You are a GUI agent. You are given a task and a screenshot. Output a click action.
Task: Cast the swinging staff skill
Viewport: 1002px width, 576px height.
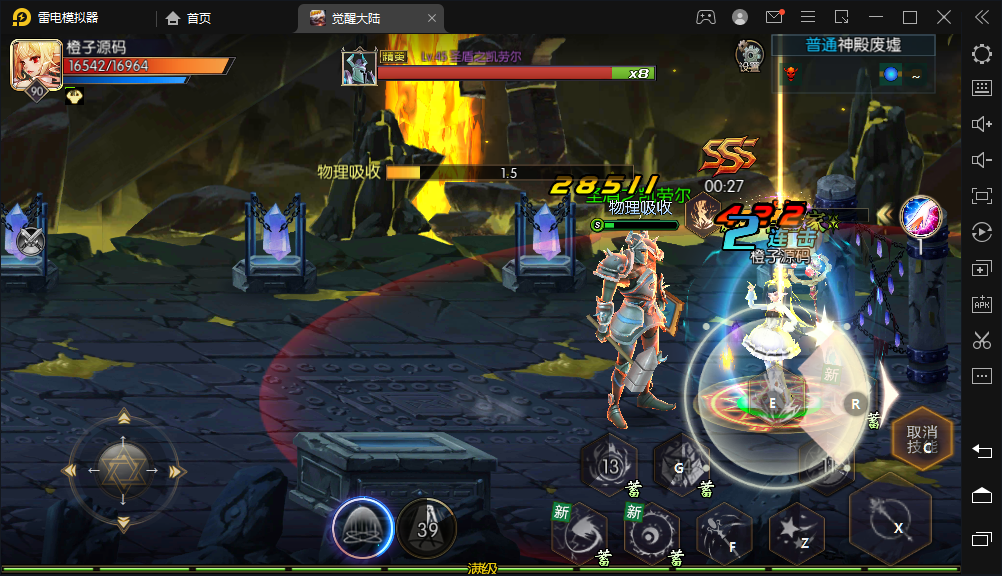pos(723,533)
